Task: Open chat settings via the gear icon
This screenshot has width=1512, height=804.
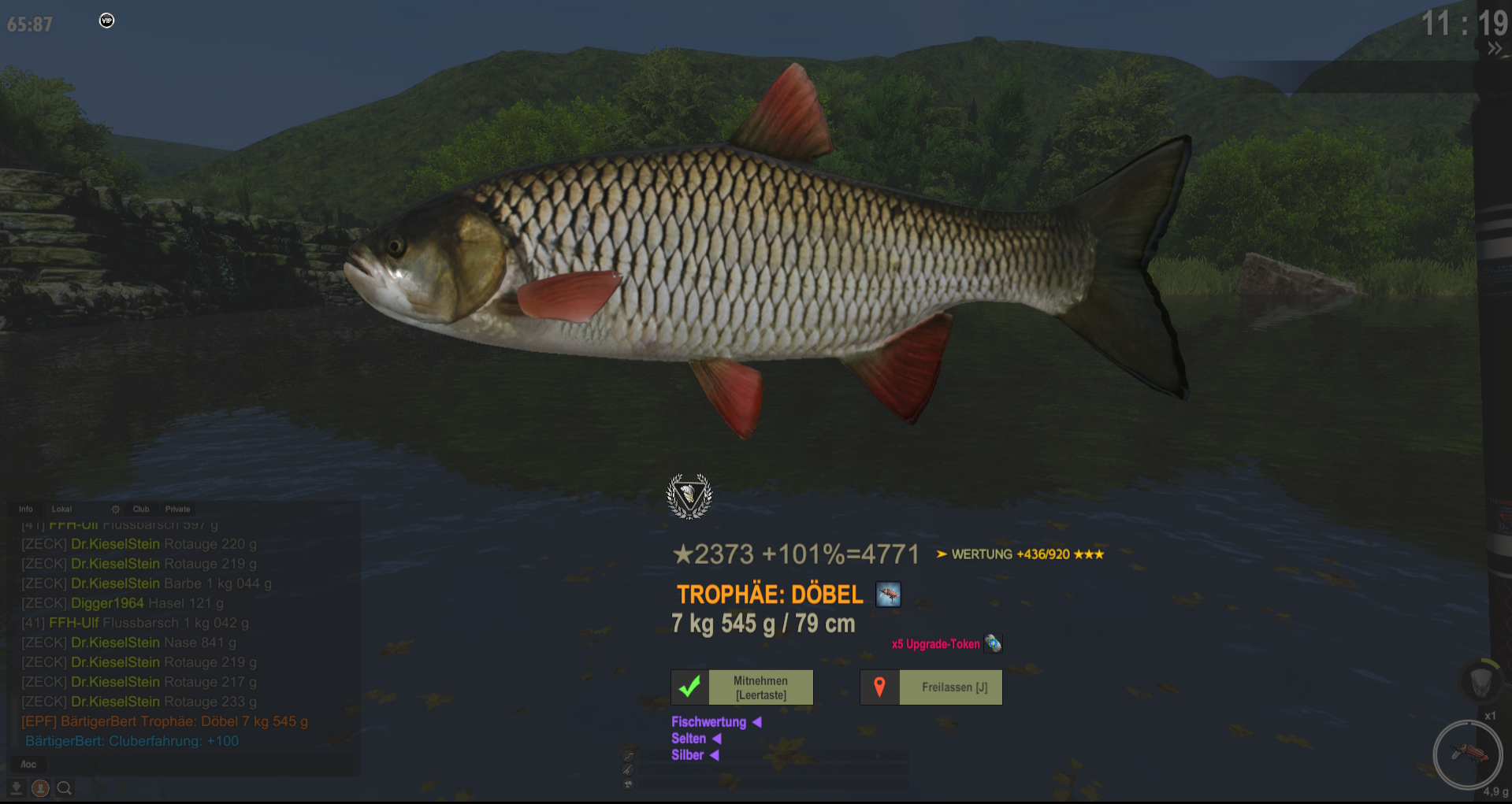Action: tap(116, 509)
